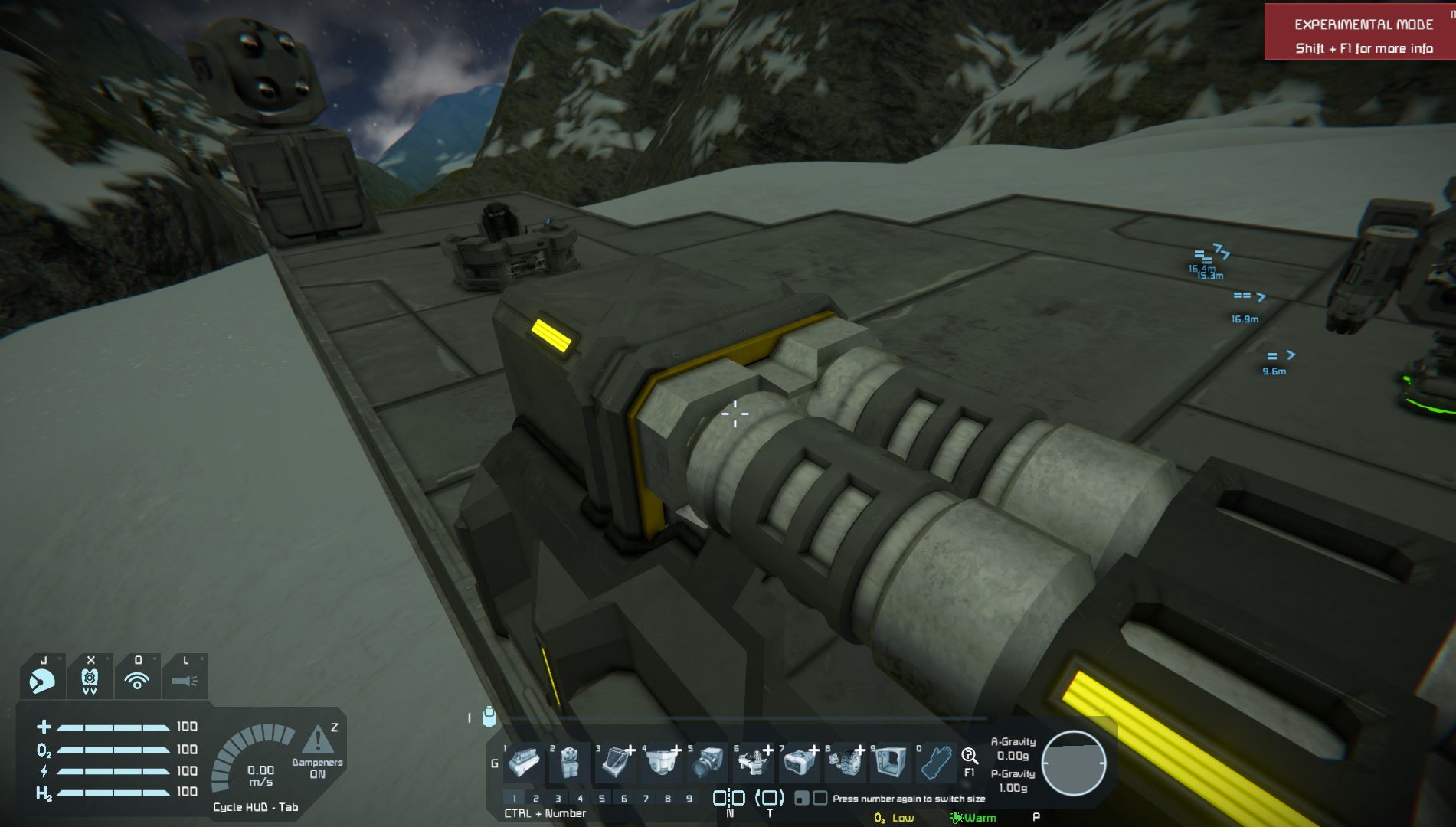
Task: Toggle the flashlight icon
Action: click(x=185, y=679)
